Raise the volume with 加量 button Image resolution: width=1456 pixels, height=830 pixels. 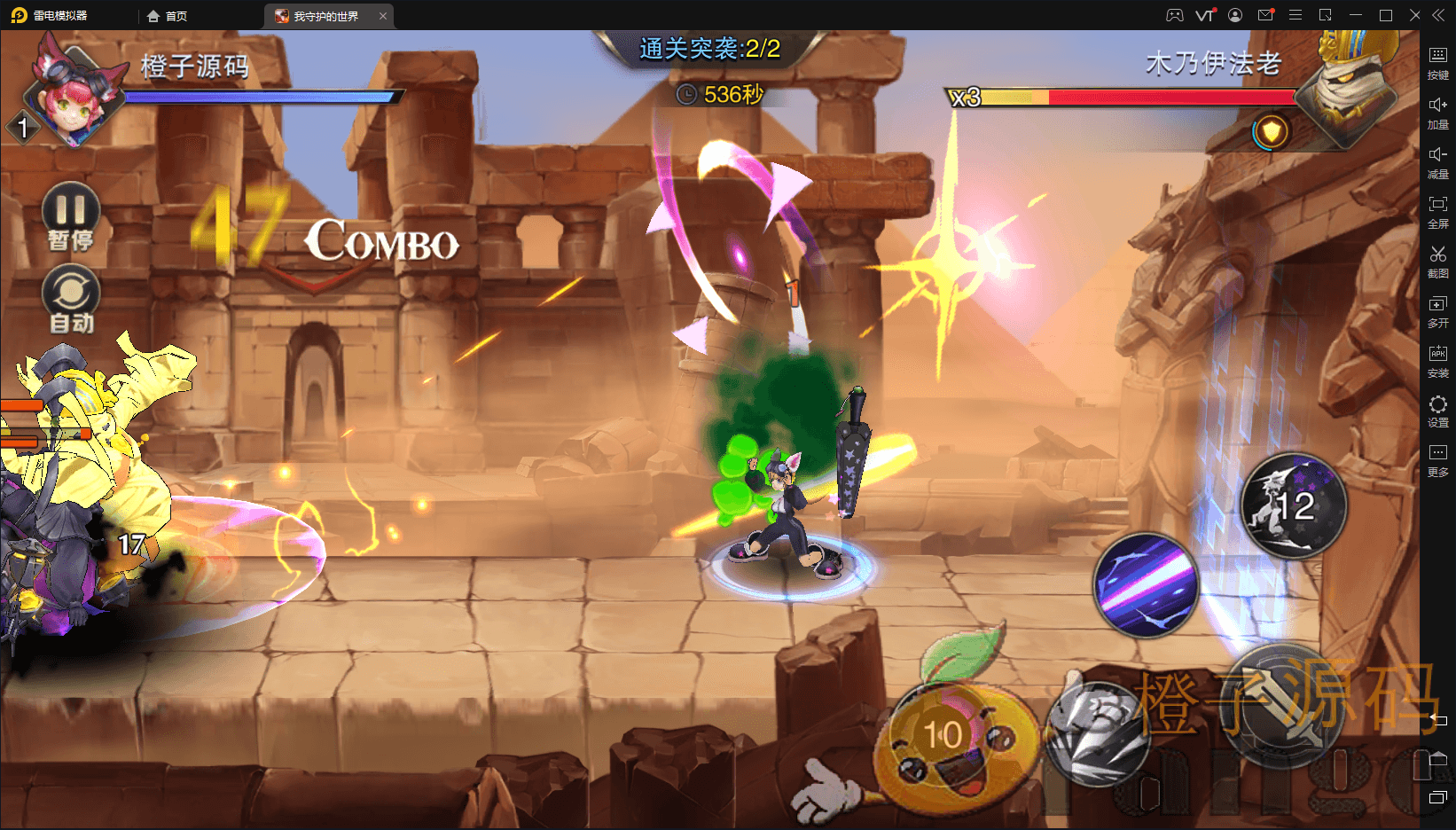1437,112
